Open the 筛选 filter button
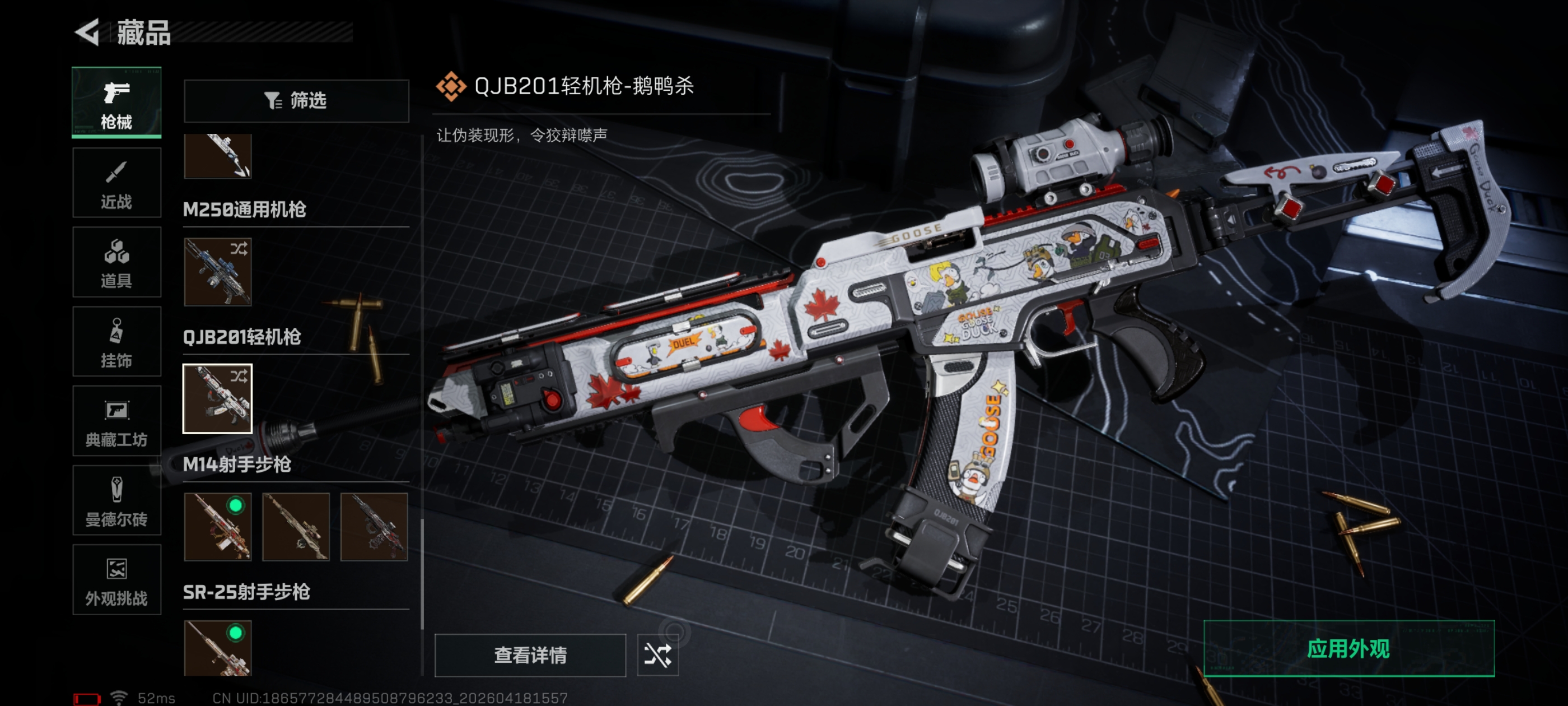This screenshot has width=1568, height=706. [296, 100]
